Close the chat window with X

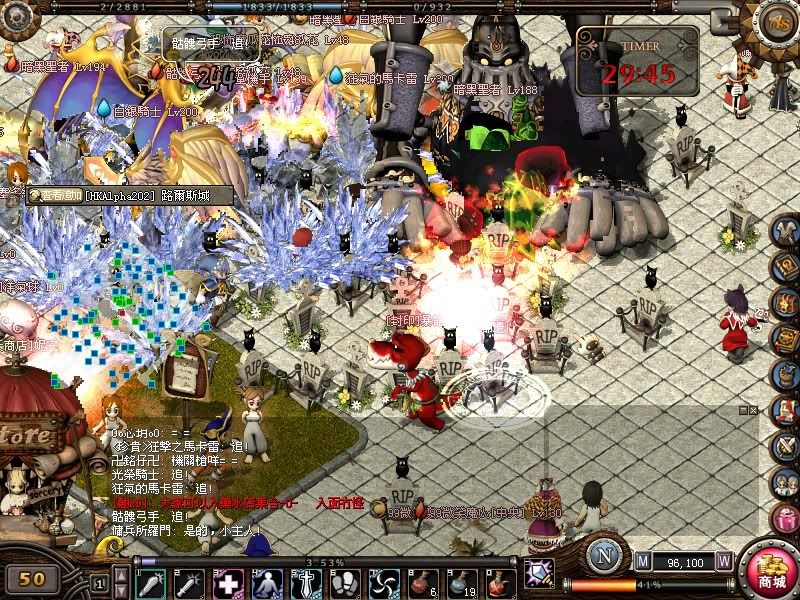pyautogui.click(x=754, y=410)
